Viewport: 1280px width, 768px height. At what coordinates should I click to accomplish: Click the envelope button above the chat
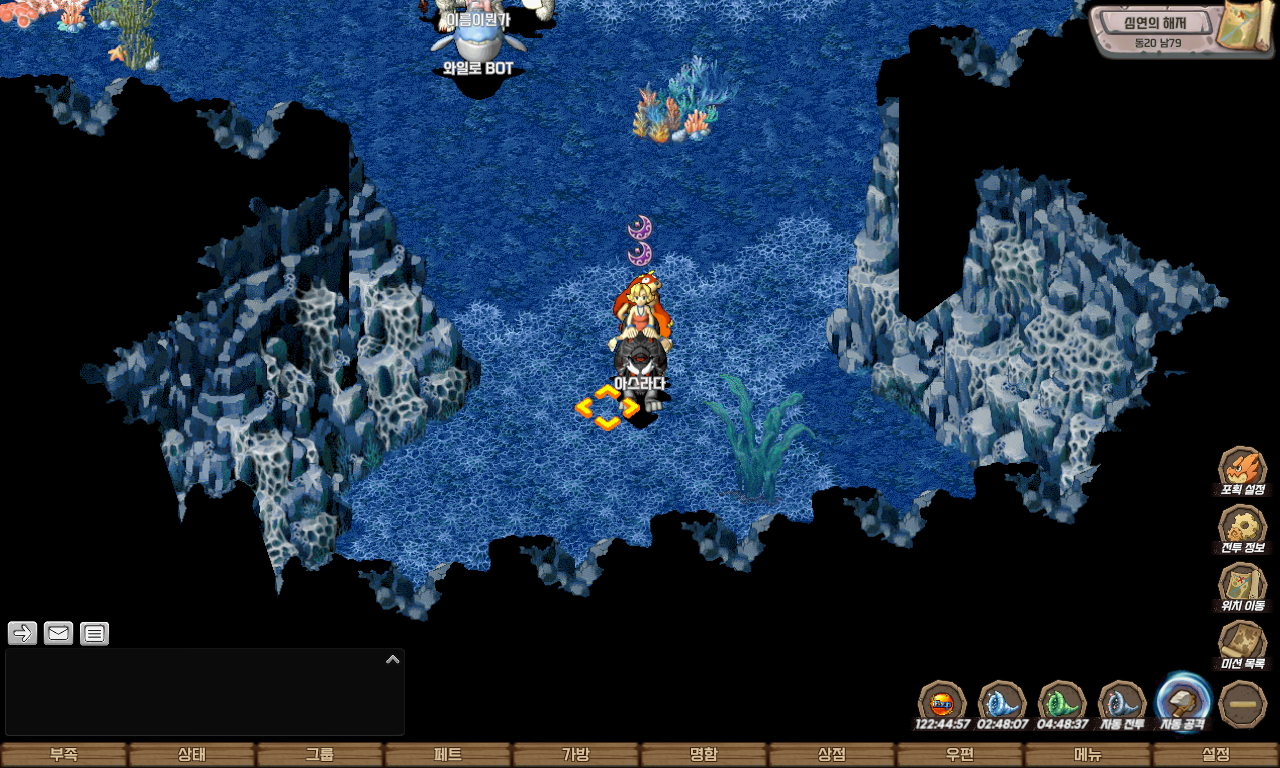pyautogui.click(x=58, y=633)
